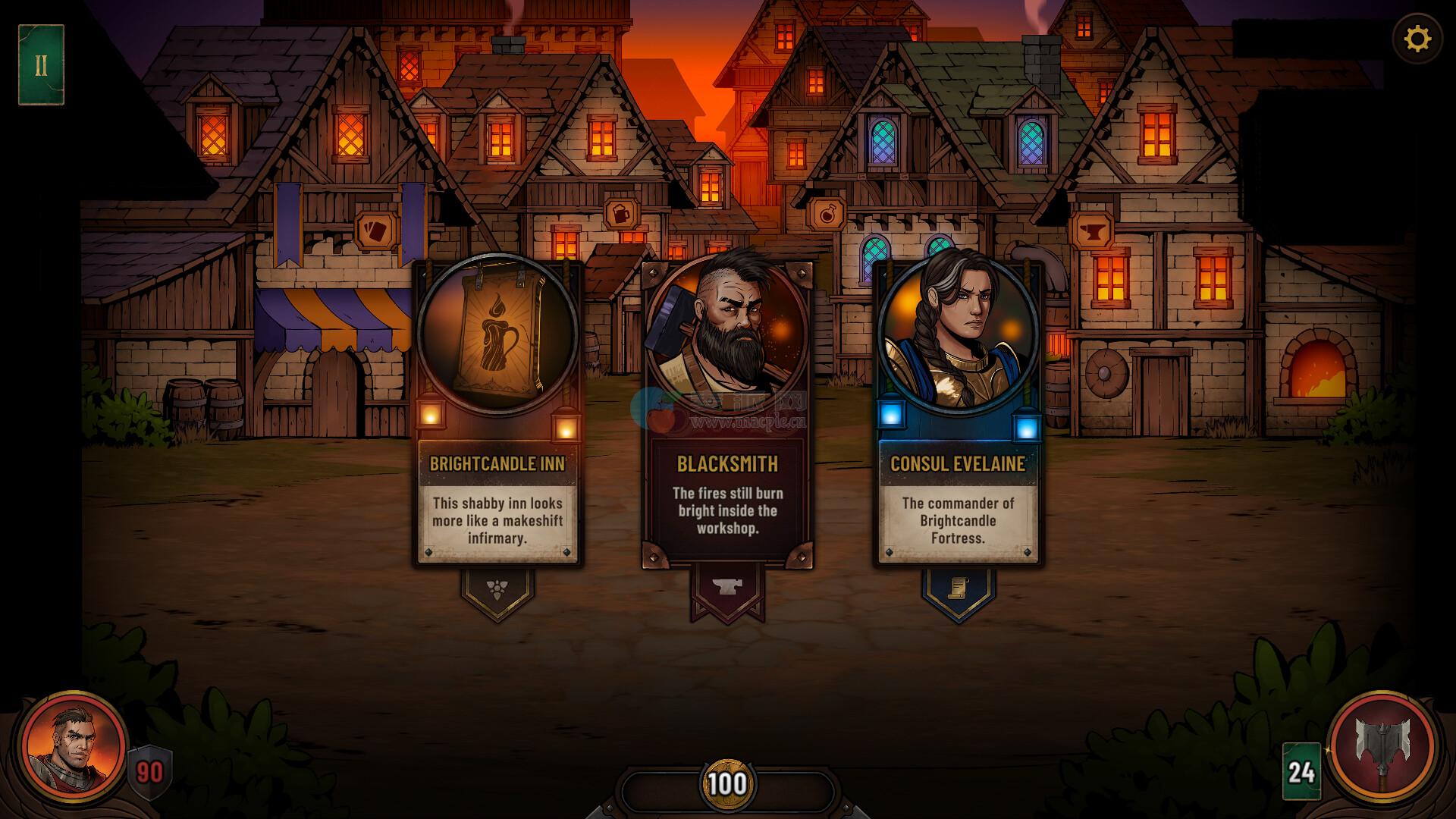Select the Brightcandle Inn card

(x=497, y=415)
